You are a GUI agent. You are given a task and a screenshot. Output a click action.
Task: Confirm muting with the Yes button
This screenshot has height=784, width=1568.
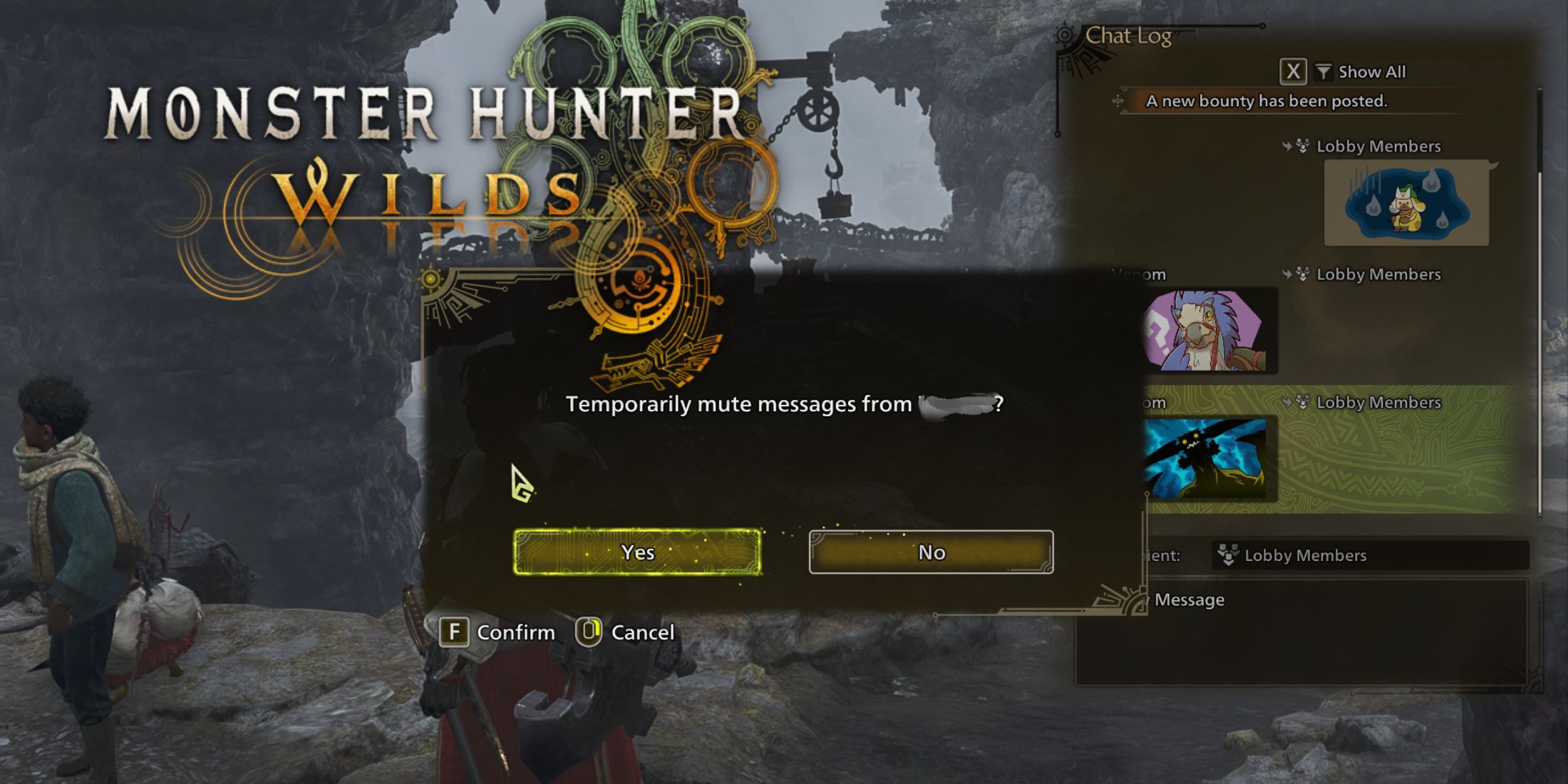tap(637, 552)
